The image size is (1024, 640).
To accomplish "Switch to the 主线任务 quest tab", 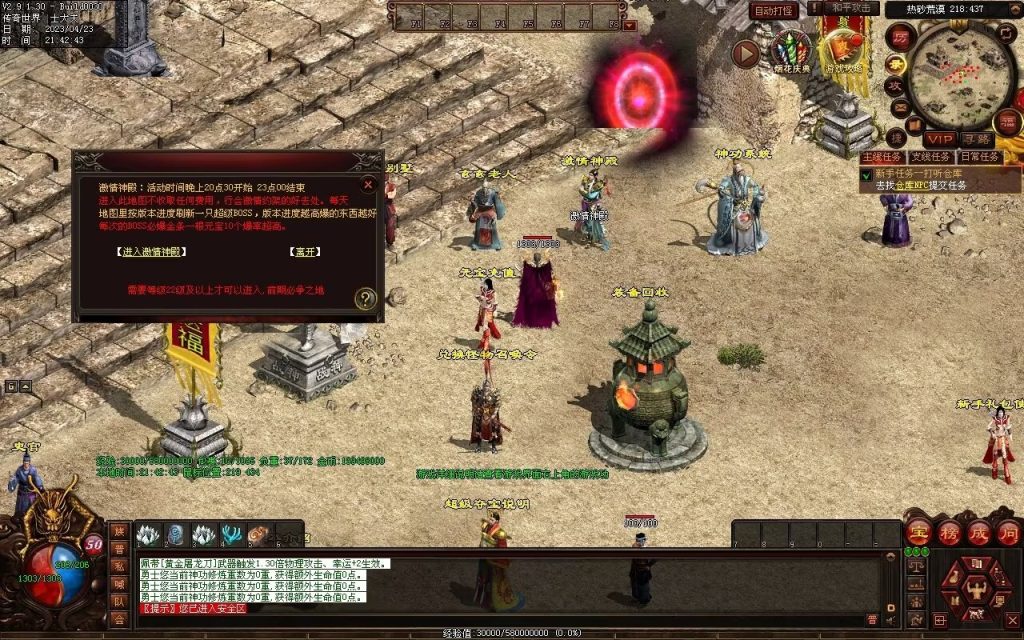I will (x=881, y=157).
